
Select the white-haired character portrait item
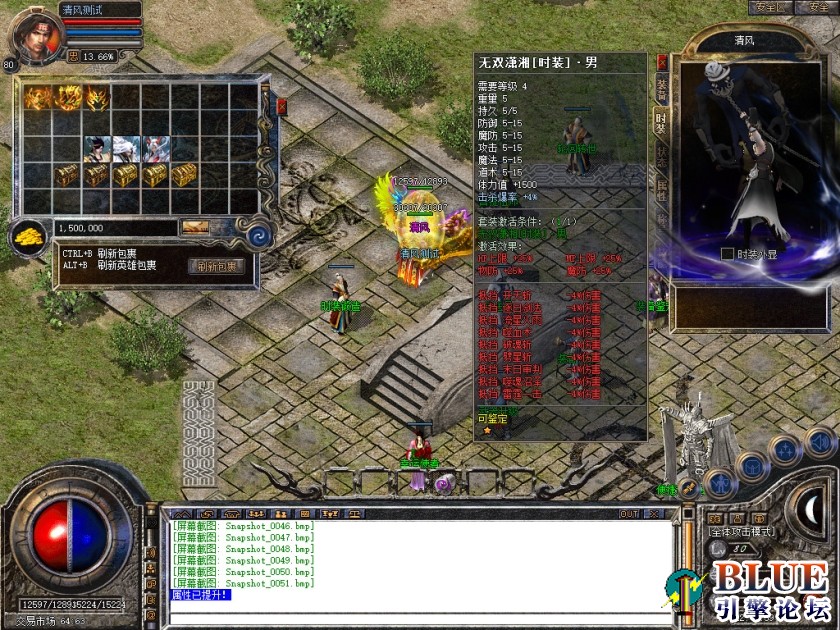127,149
